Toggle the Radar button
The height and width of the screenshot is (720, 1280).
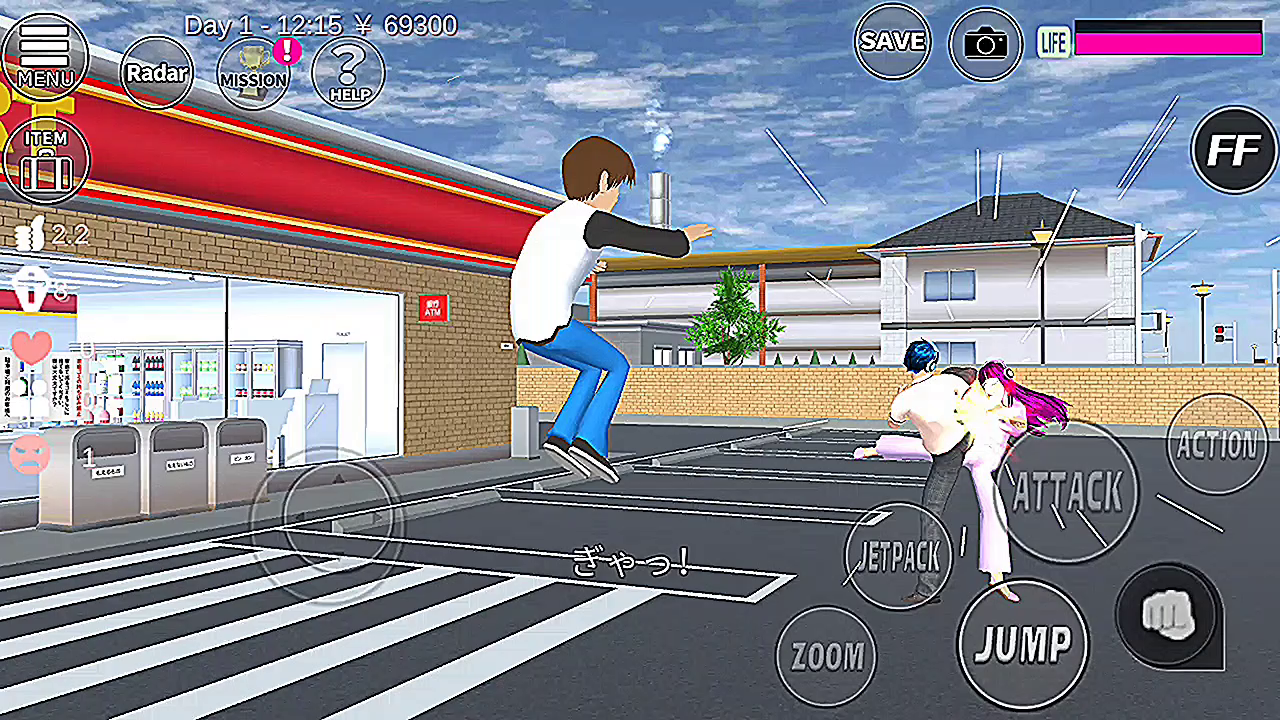pyautogui.click(x=156, y=72)
